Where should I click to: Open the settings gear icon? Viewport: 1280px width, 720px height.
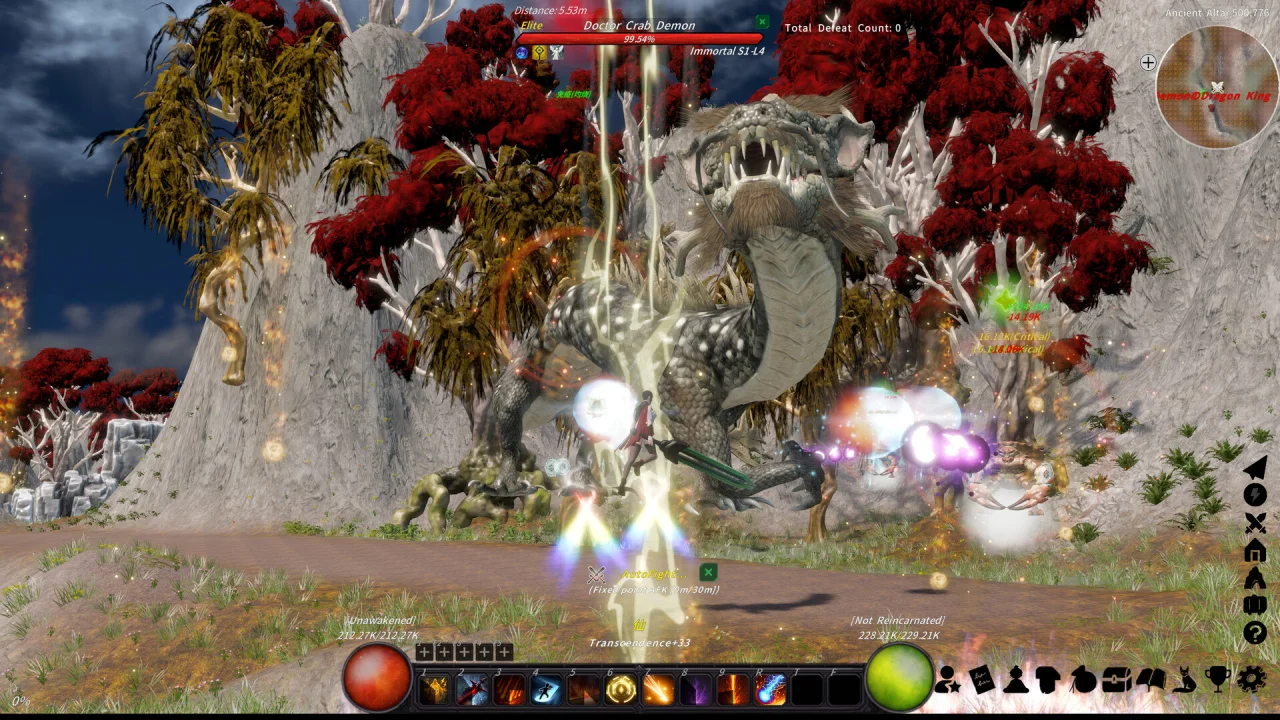tap(1251, 679)
